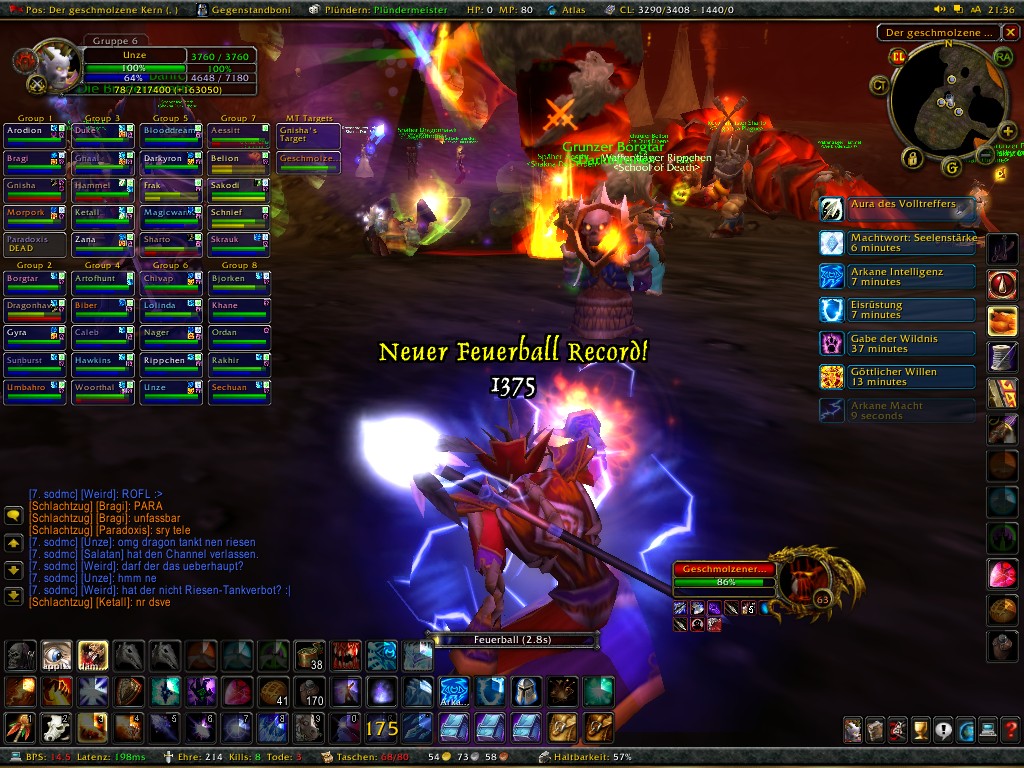Click Sechuan's raid frame in Group 8

coord(239,388)
